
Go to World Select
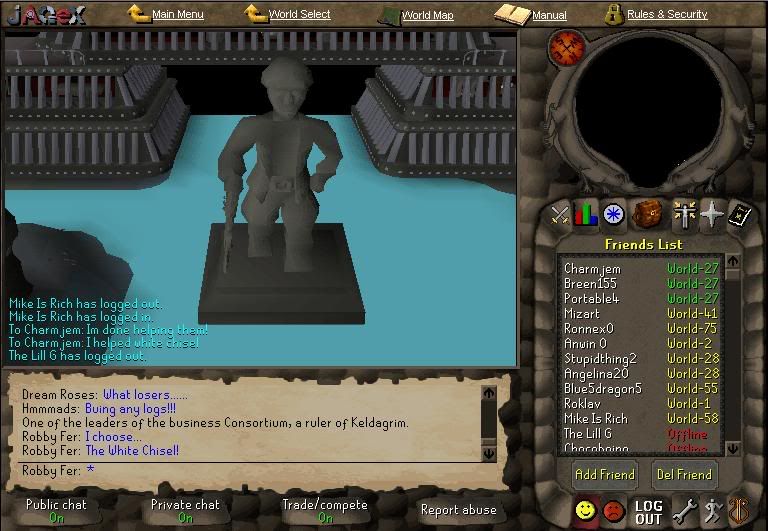[299, 15]
